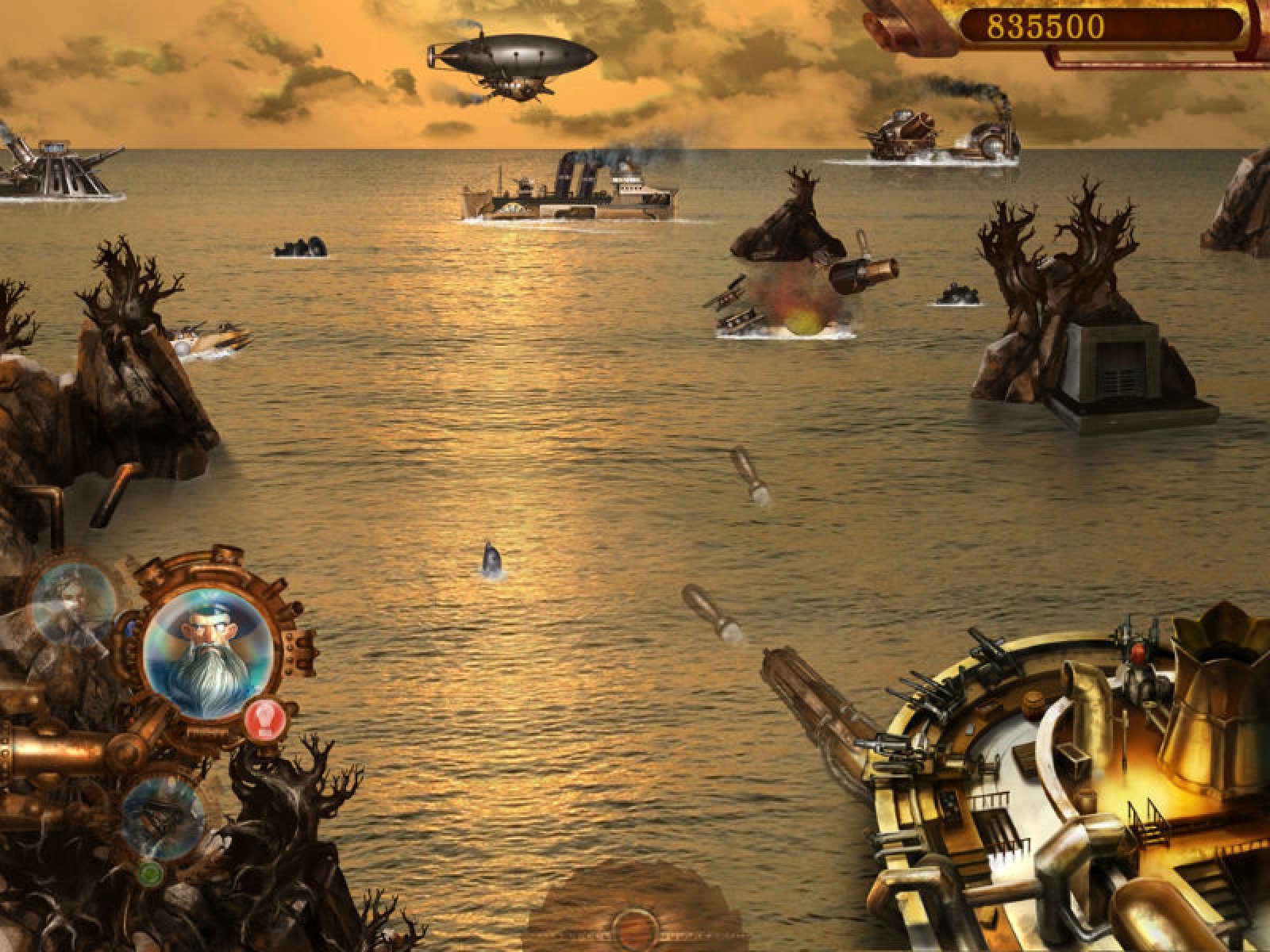1270x952 pixels.
Task: Select the lower ship portrait bubble
Action: [x=164, y=816]
